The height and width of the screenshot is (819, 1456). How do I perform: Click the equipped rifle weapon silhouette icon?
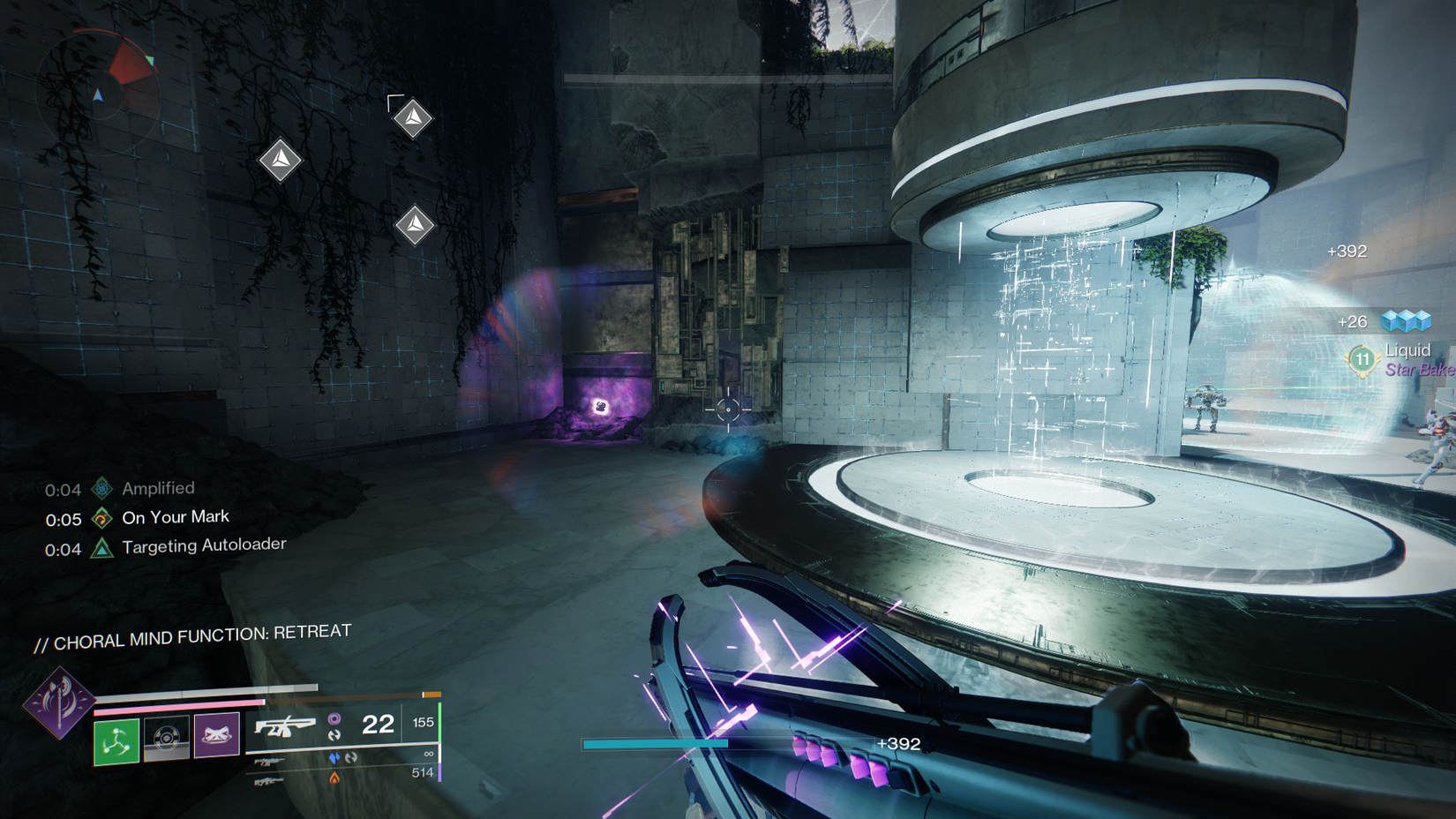point(287,725)
